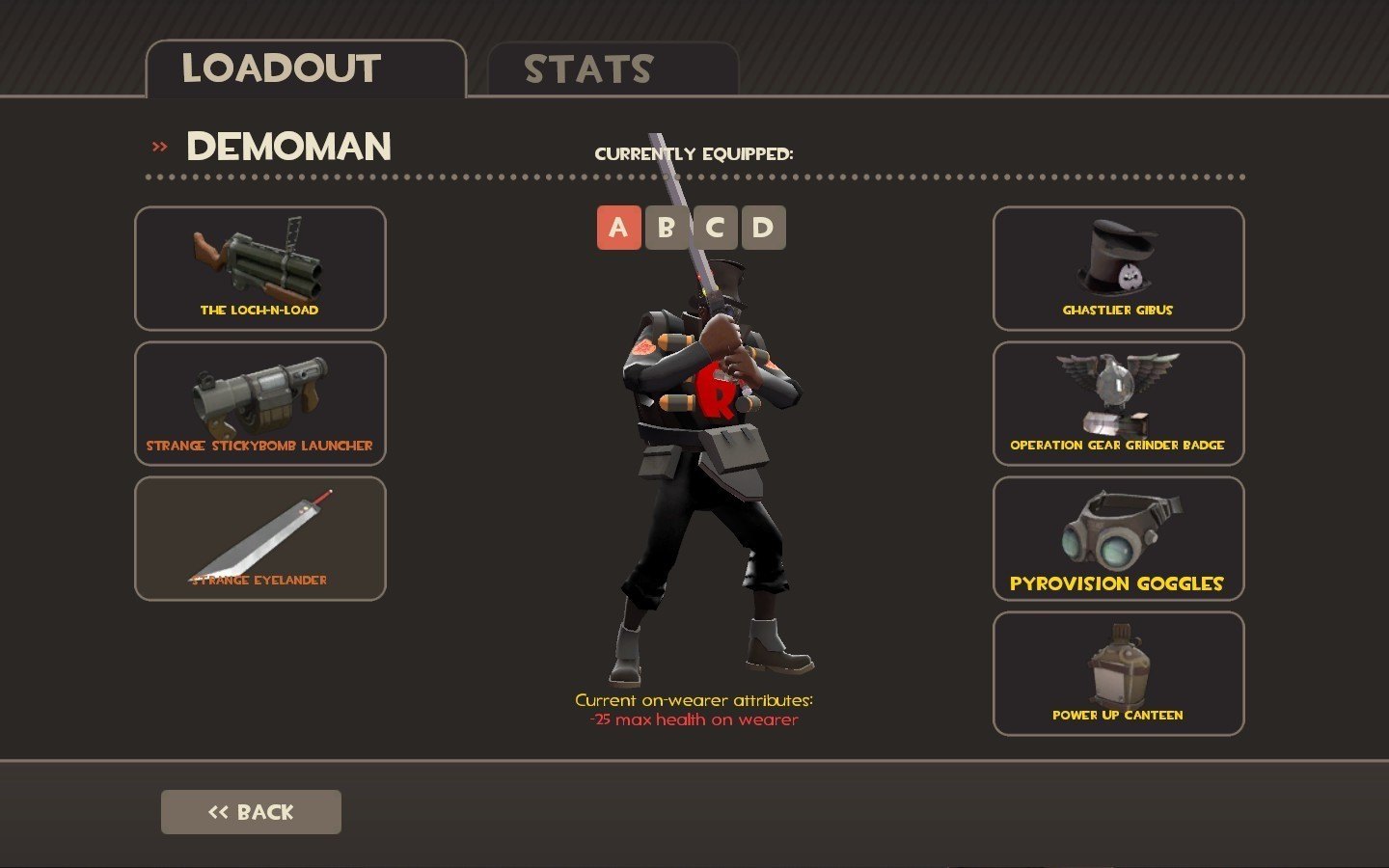Select the Loadout tab
Image resolution: width=1389 pixels, height=868 pixels.
[x=305, y=69]
